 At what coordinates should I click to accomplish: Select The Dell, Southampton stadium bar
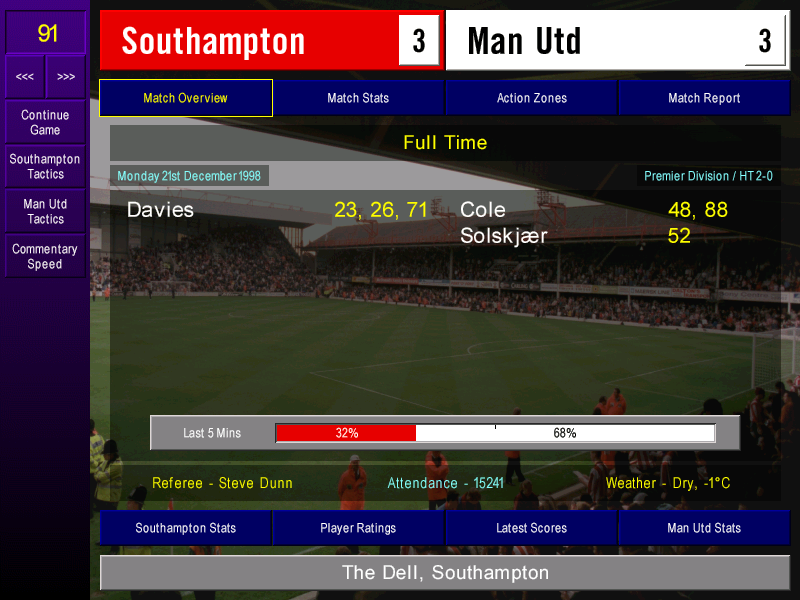(445, 573)
